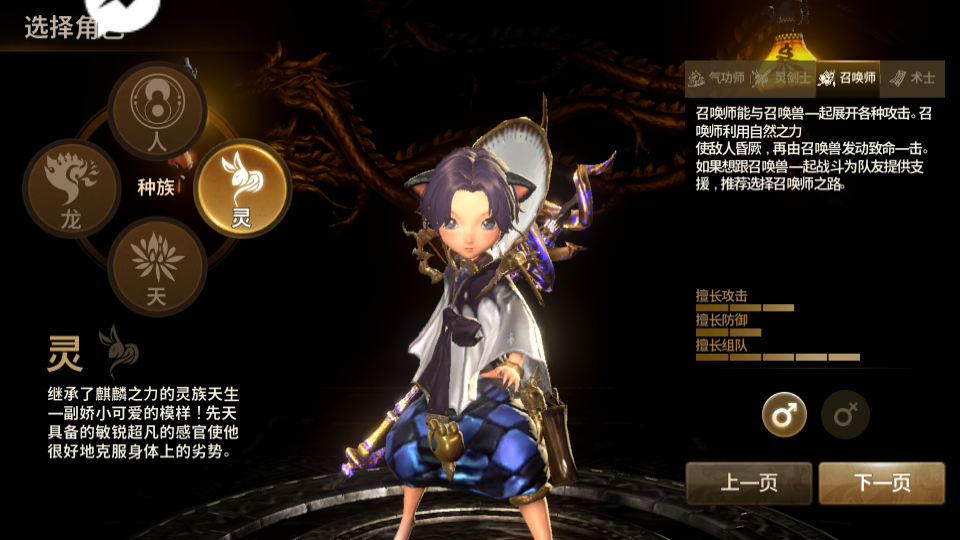960x540 pixels.
Task: Choose the dimmed female gender symbol
Action: 846,413
